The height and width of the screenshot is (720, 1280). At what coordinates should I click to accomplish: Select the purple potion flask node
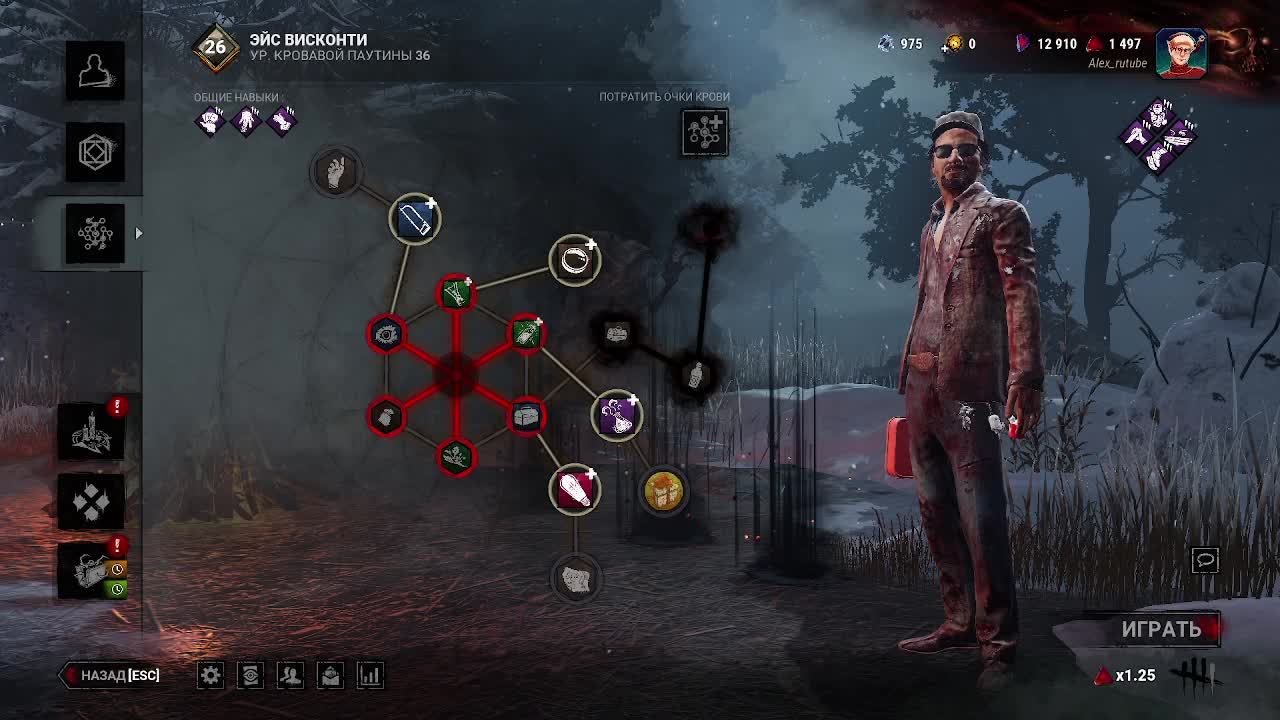(x=617, y=415)
